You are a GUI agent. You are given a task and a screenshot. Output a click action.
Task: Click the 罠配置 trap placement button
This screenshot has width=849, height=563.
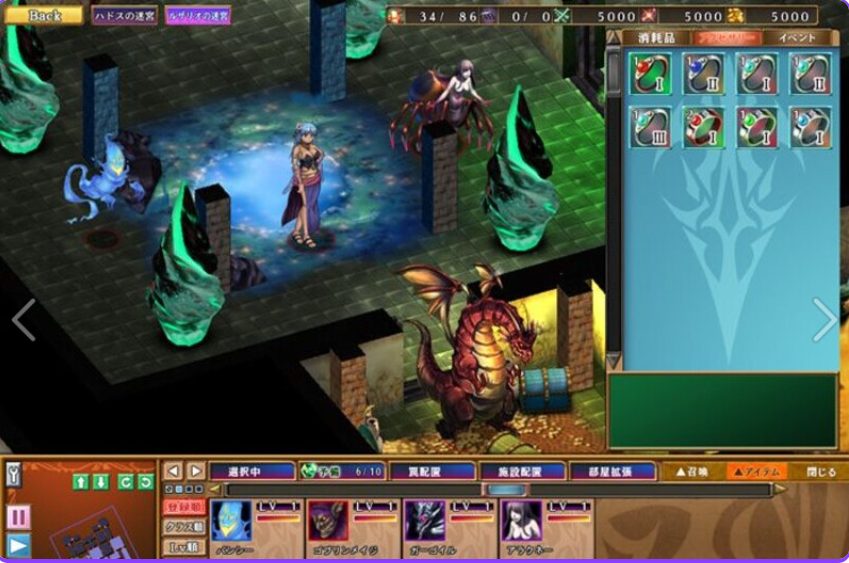tap(419, 471)
